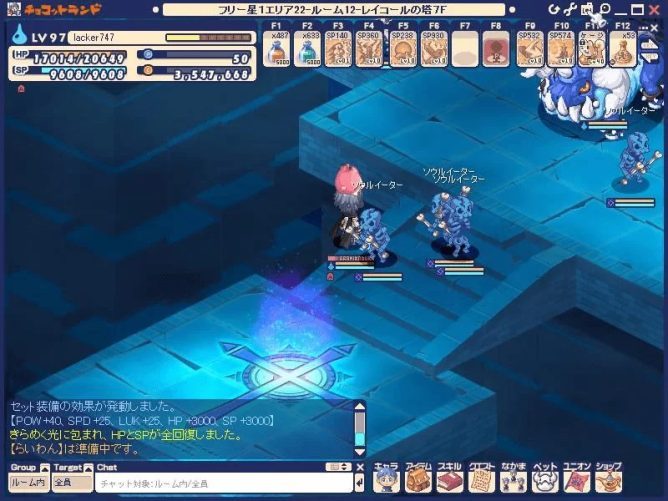Open the アイテム item menu
This screenshot has width=668, height=501.
[418, 480]
